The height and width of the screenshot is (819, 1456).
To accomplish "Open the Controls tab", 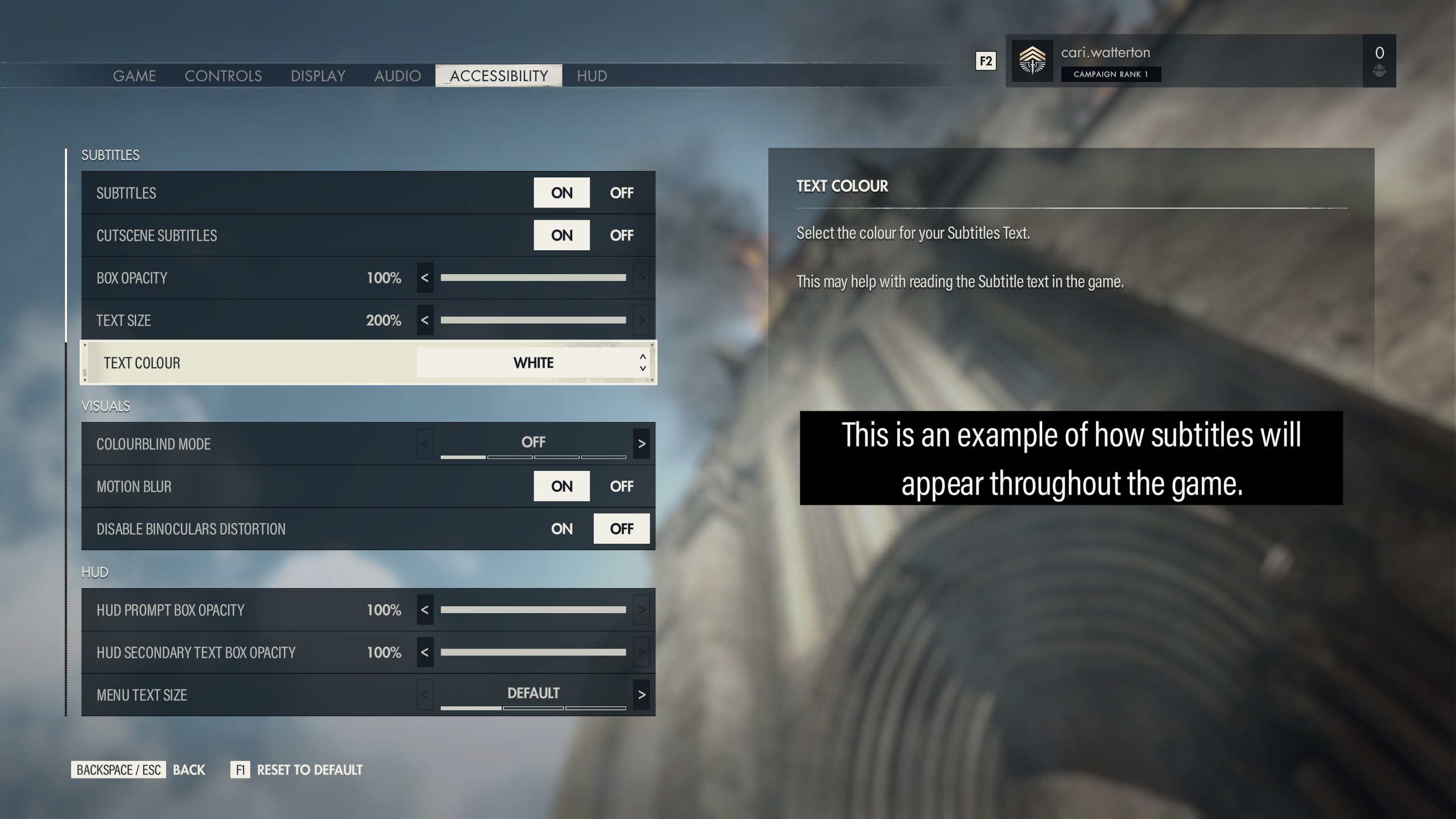I will point(223,76).
